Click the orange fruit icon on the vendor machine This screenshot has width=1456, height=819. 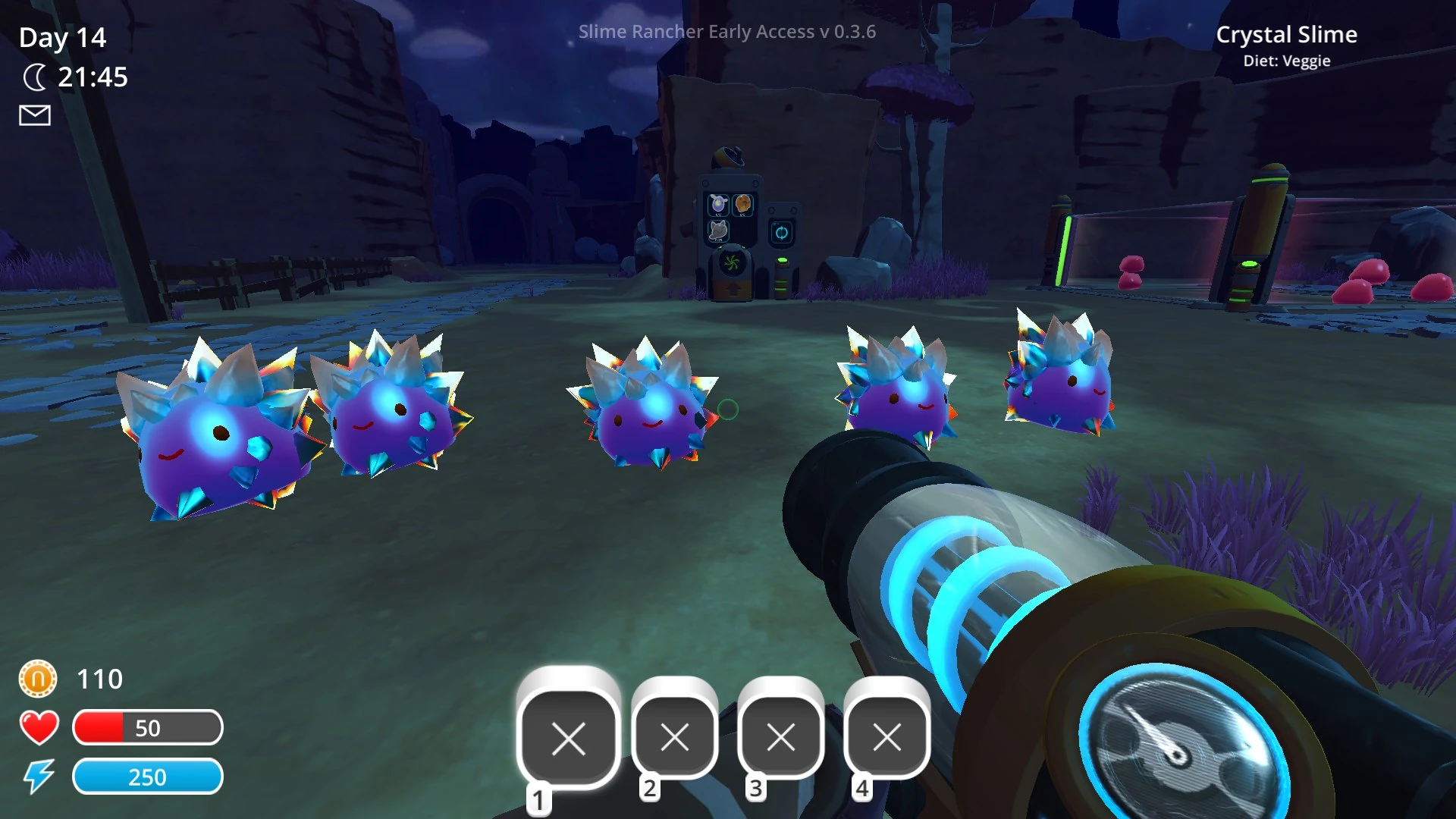[742, 204]
